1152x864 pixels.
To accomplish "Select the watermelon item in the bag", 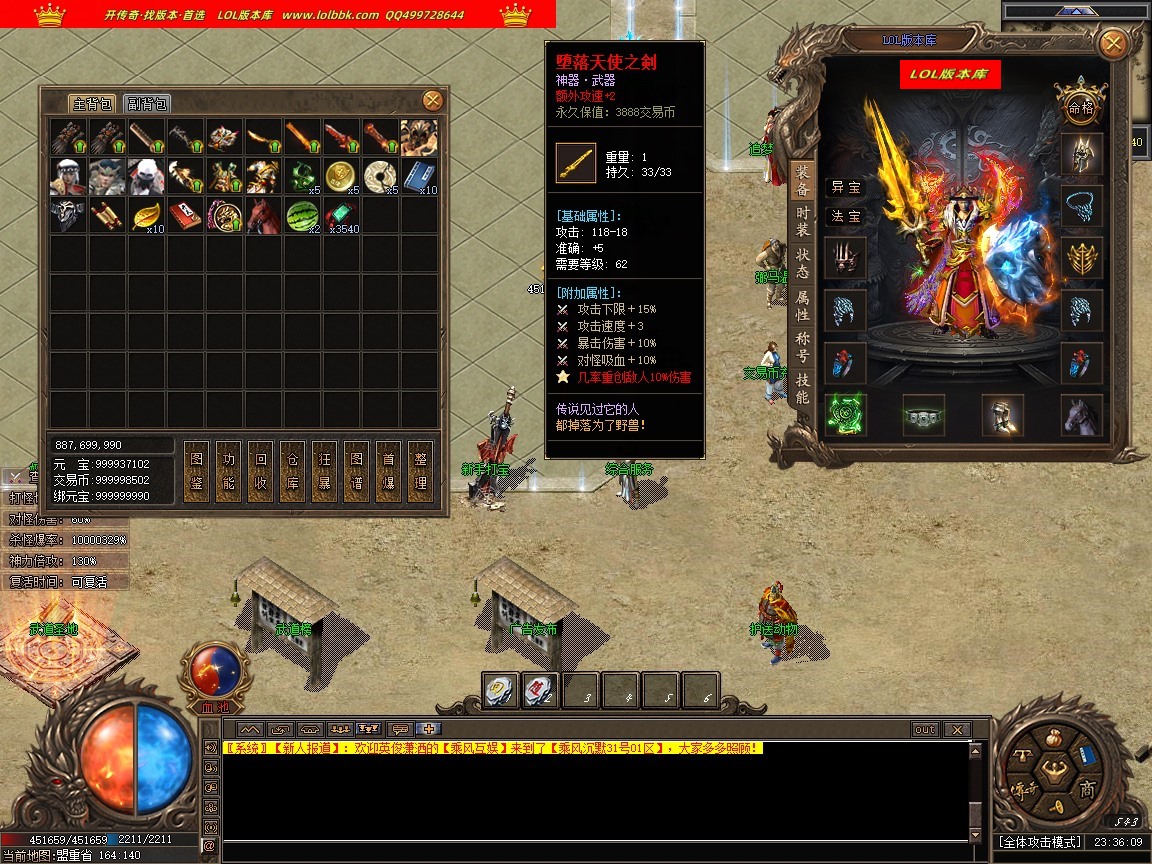I will (x=302, y=215).
